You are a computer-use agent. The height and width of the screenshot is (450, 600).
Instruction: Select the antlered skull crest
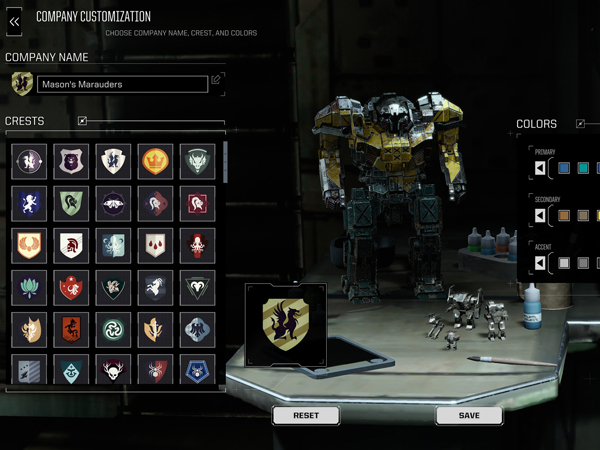pyautogui.click(x=113, y=371)
